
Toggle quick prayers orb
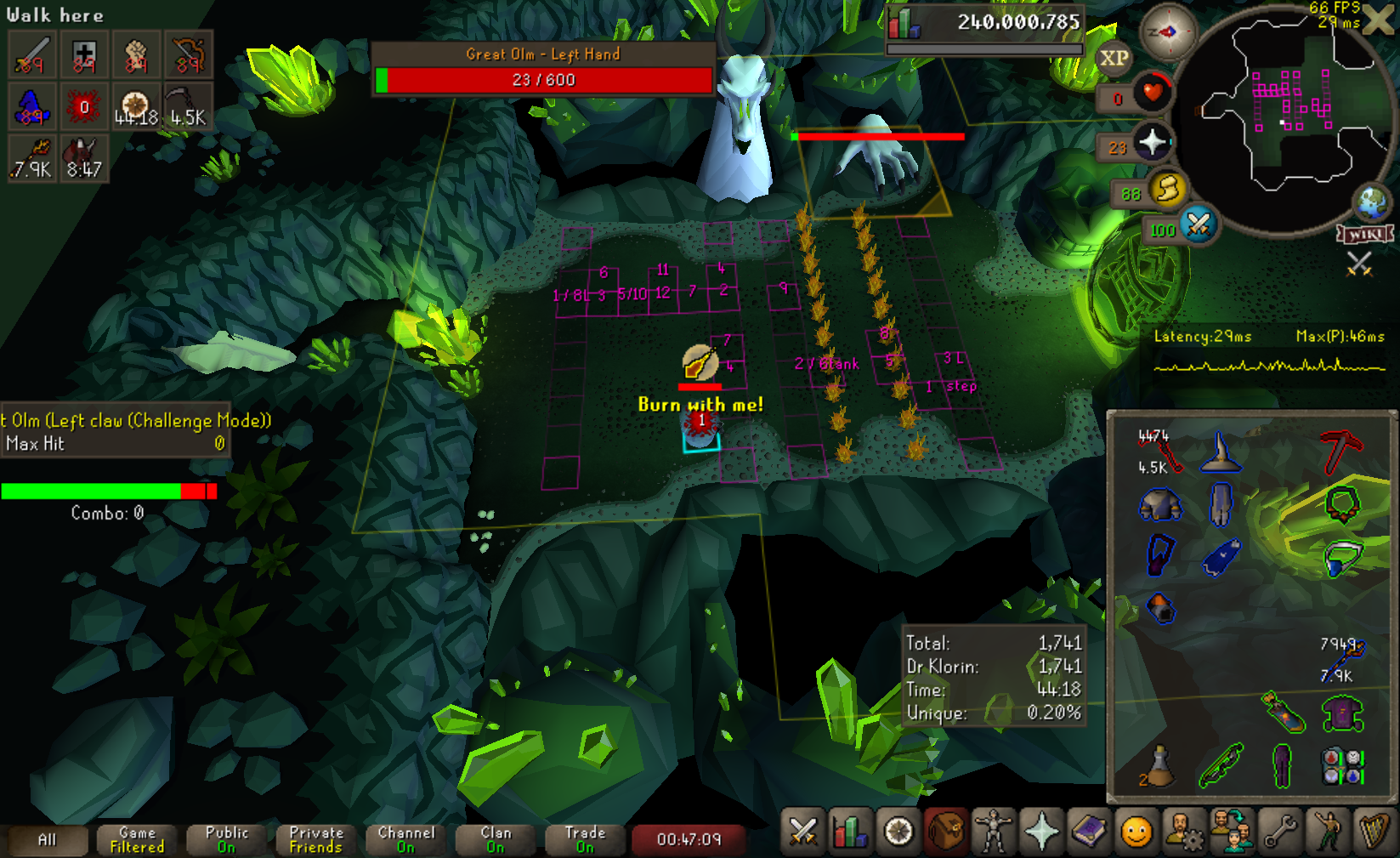click(1152, 142)
